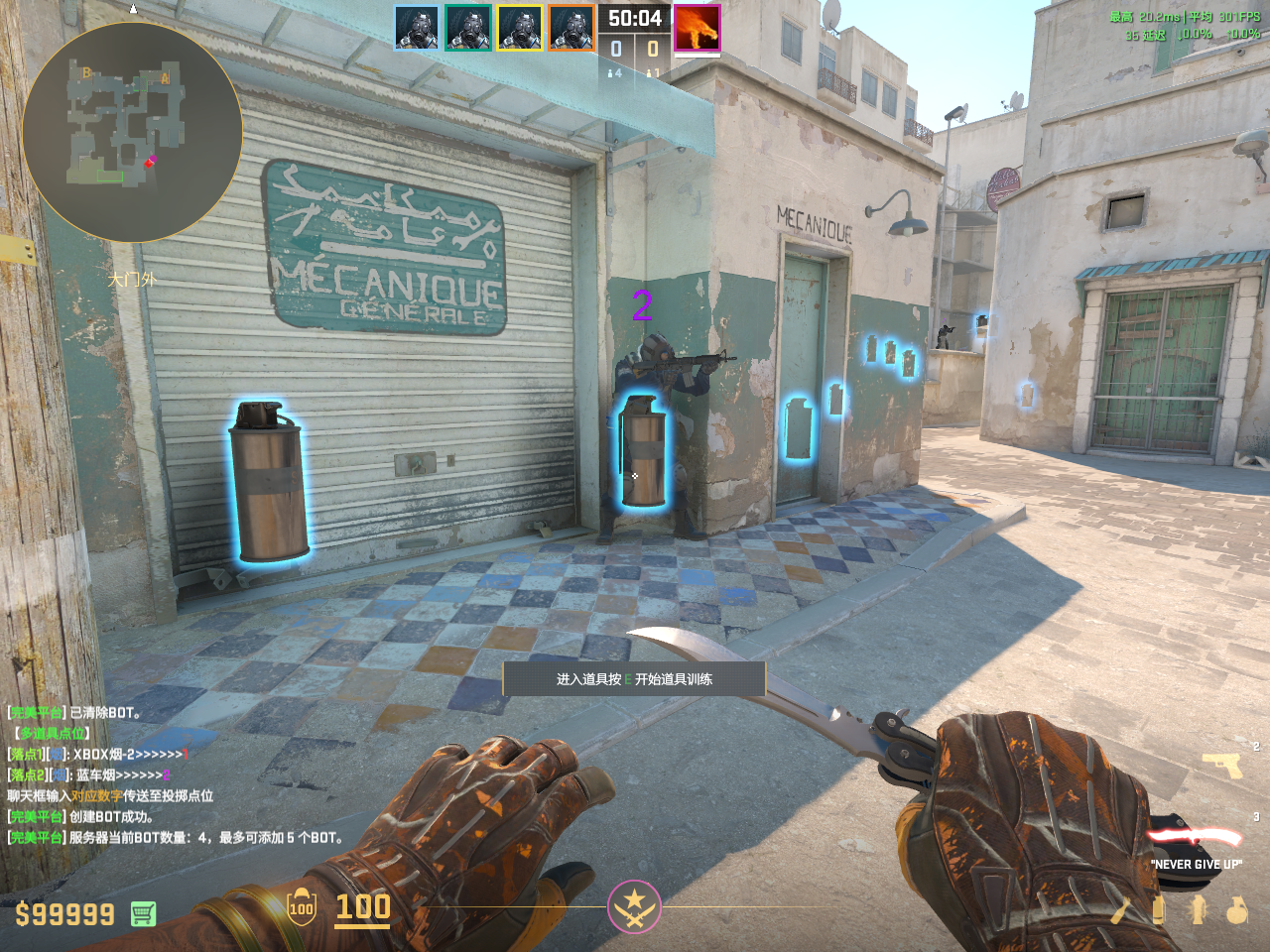This screenshot has width=1270, height=952.
Task: Select the pistol weapon slot
Action: click(1221, 765)
